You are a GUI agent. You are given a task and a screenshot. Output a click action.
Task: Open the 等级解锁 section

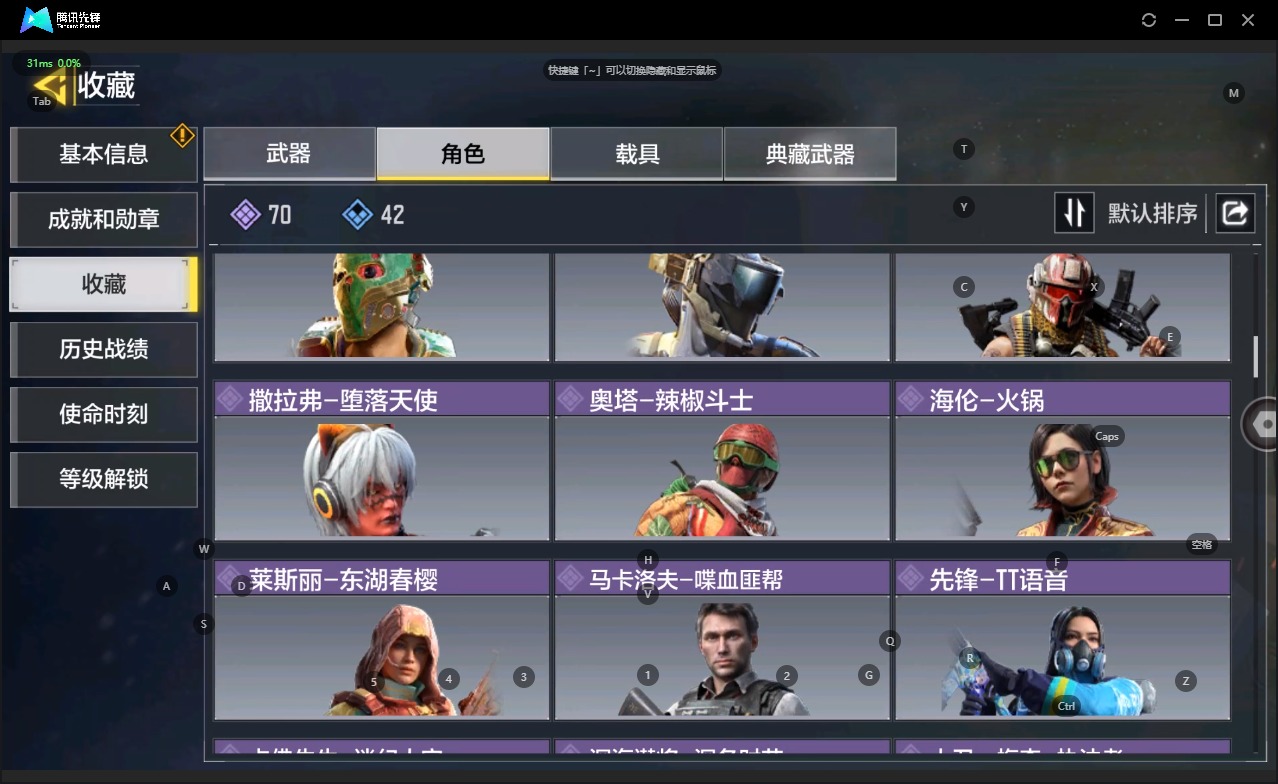pos(103,479)
